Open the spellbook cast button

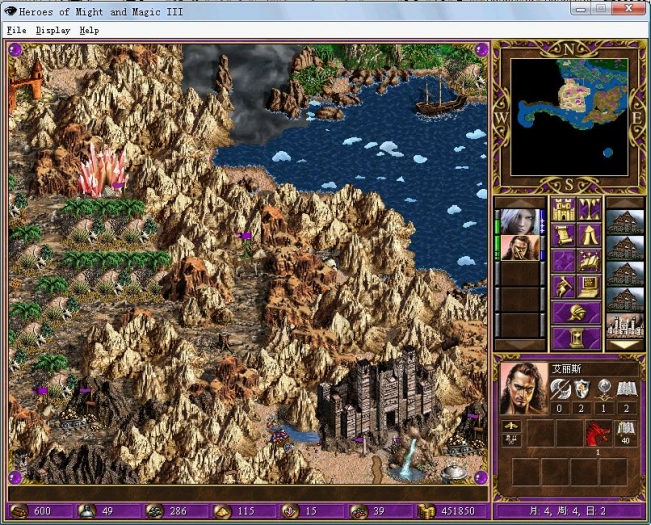coord(589,261)
